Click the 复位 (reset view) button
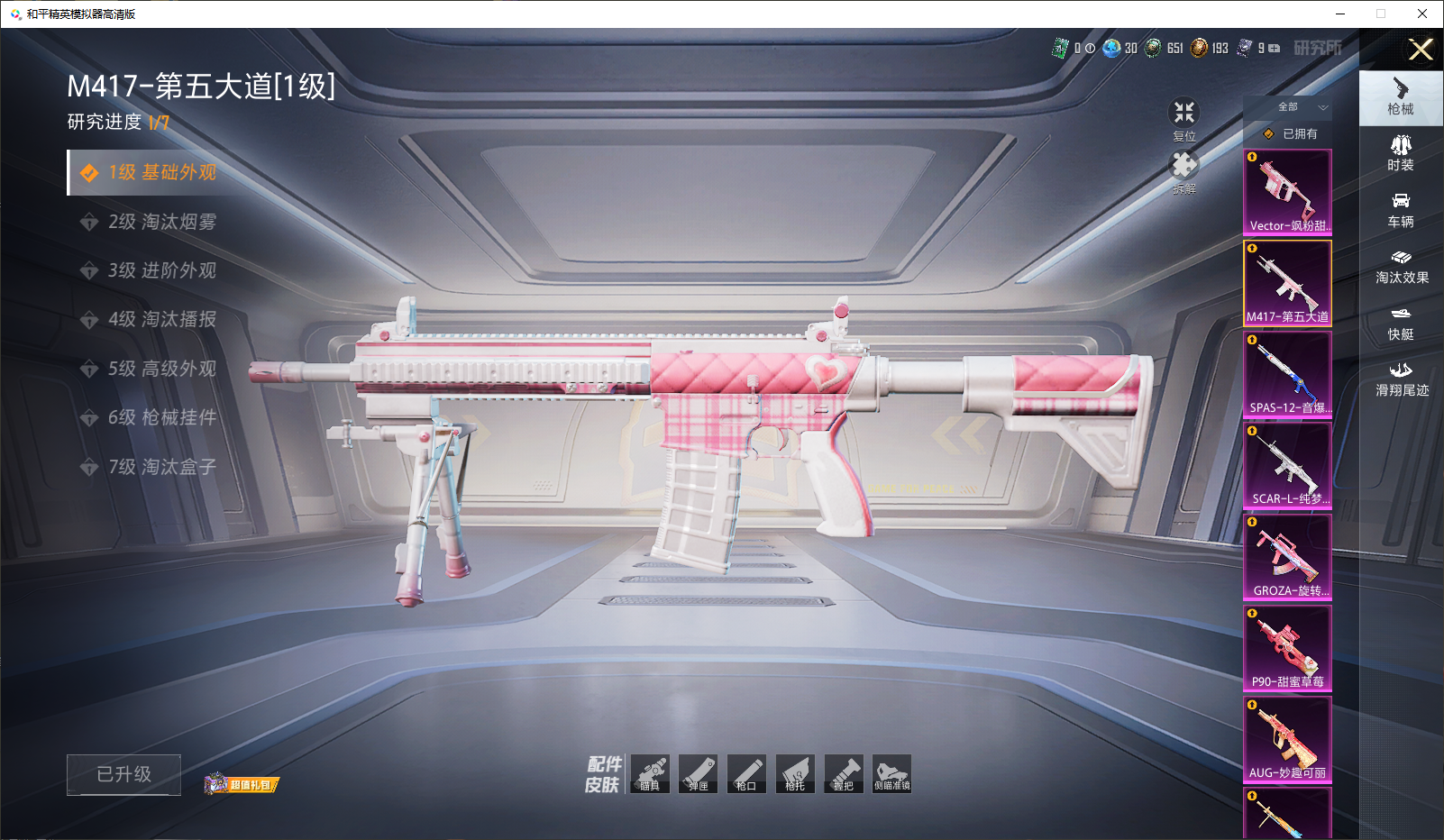The height and width of the screenshot is (840, 1444). pos(1184,118)
